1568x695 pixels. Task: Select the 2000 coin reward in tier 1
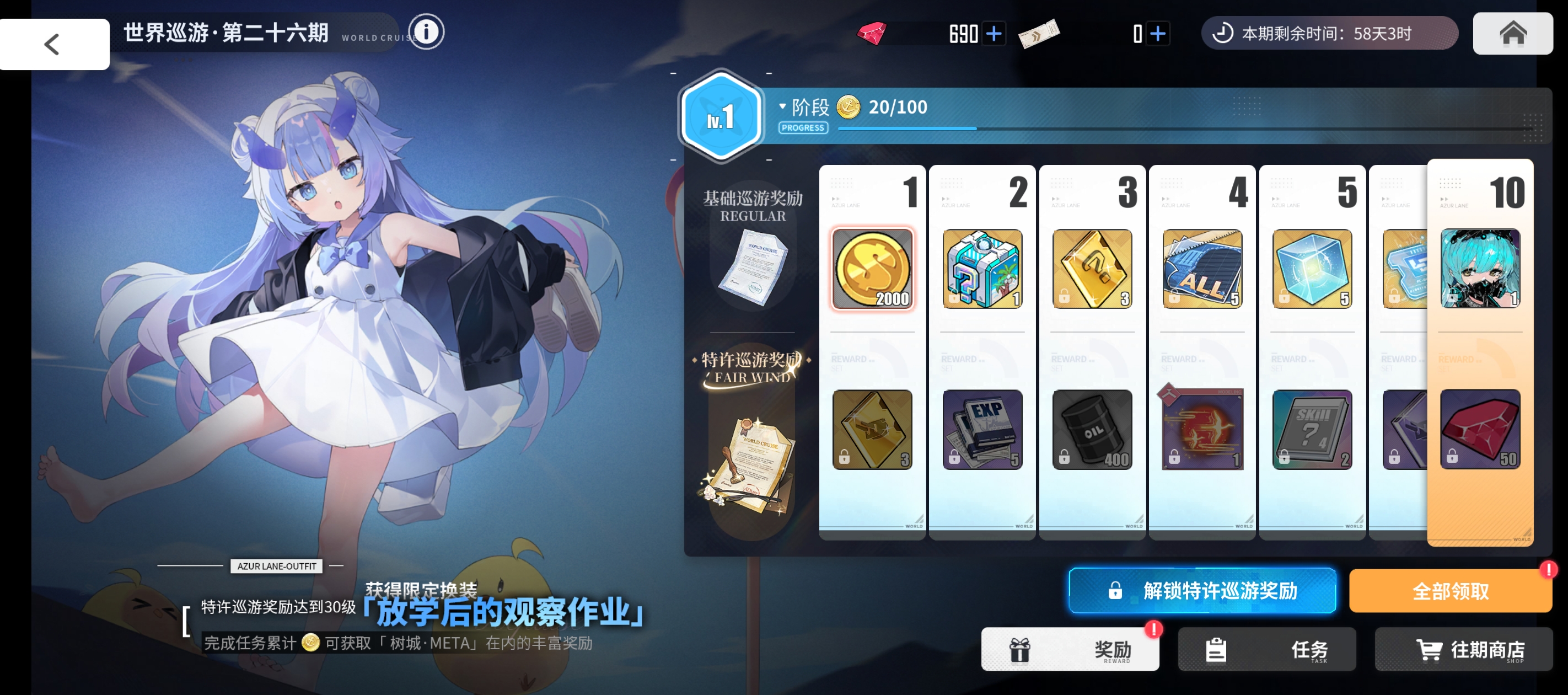tap(872, 268)
